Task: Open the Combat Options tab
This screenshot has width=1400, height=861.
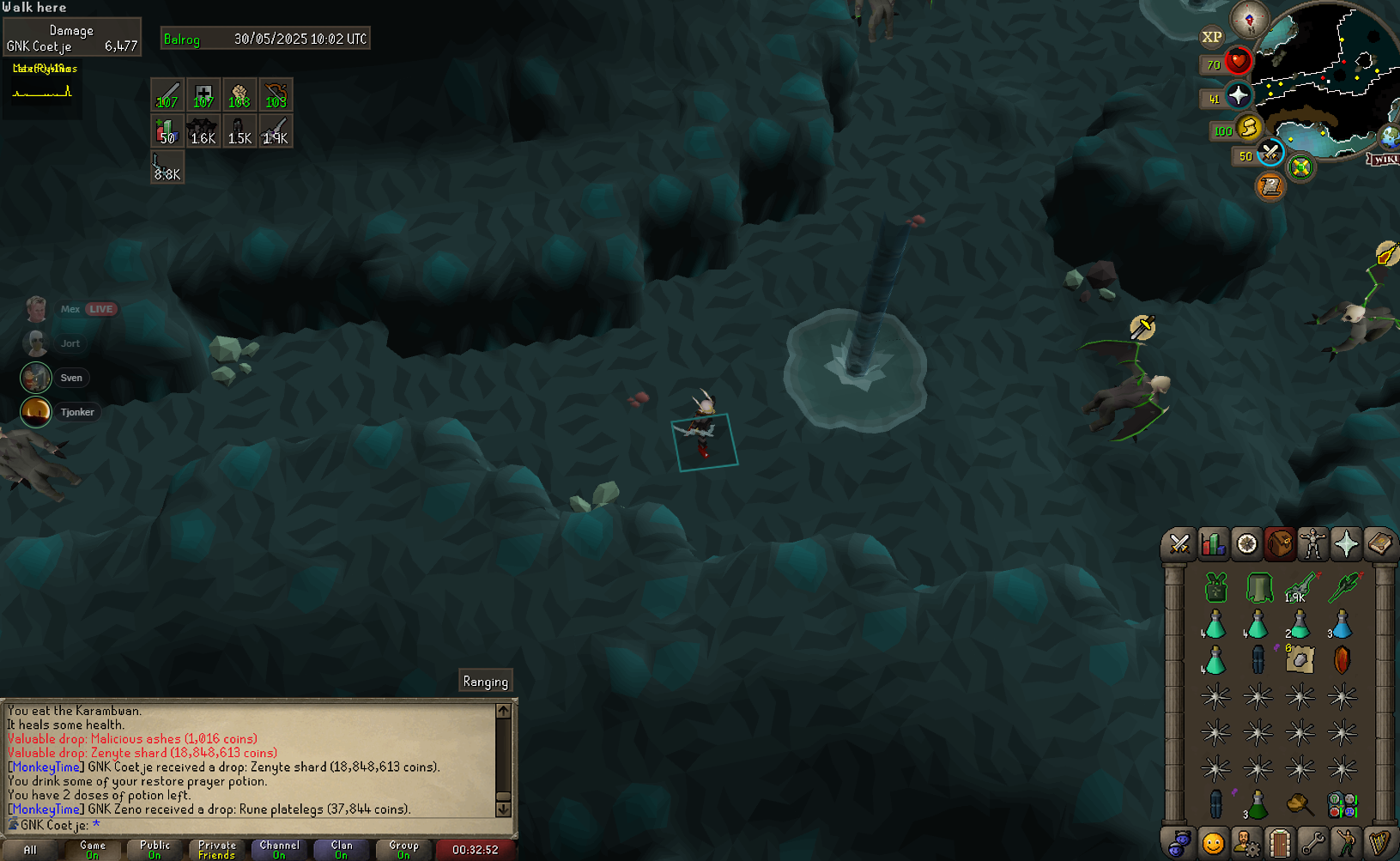Action: click(1179, 544)
